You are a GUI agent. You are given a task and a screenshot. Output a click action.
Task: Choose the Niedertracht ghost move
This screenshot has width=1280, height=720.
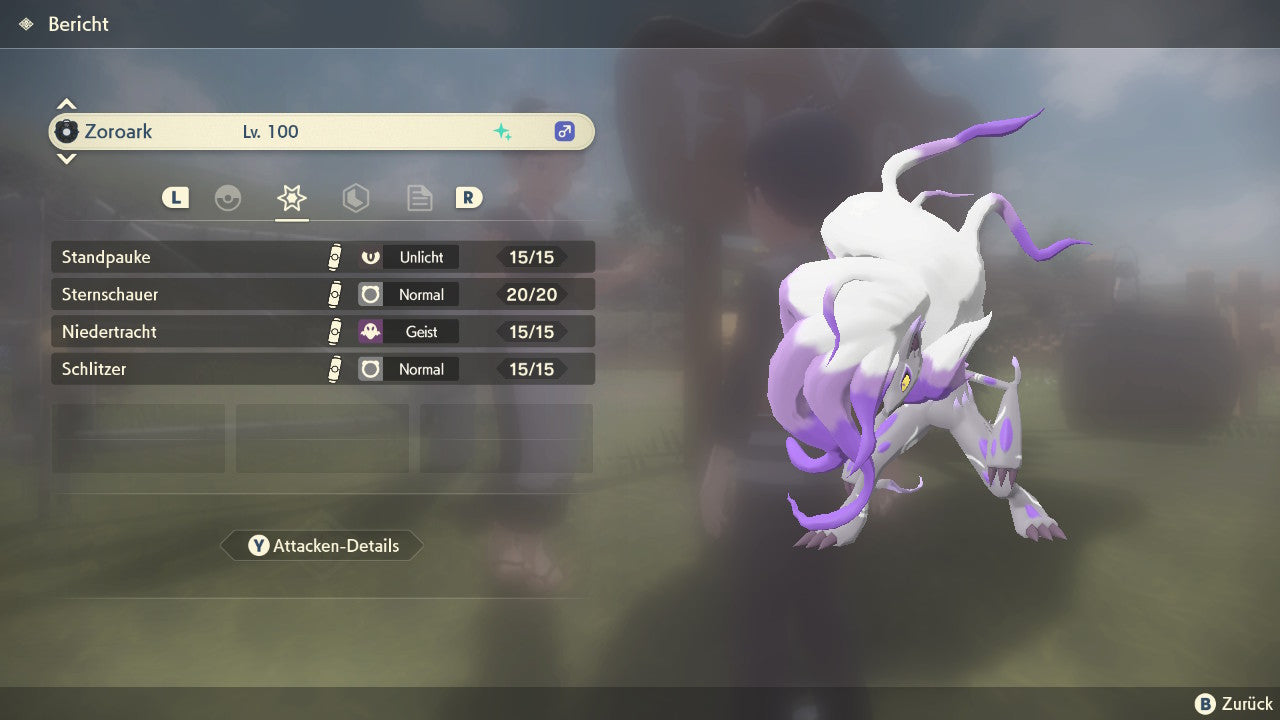pos(322,332)
